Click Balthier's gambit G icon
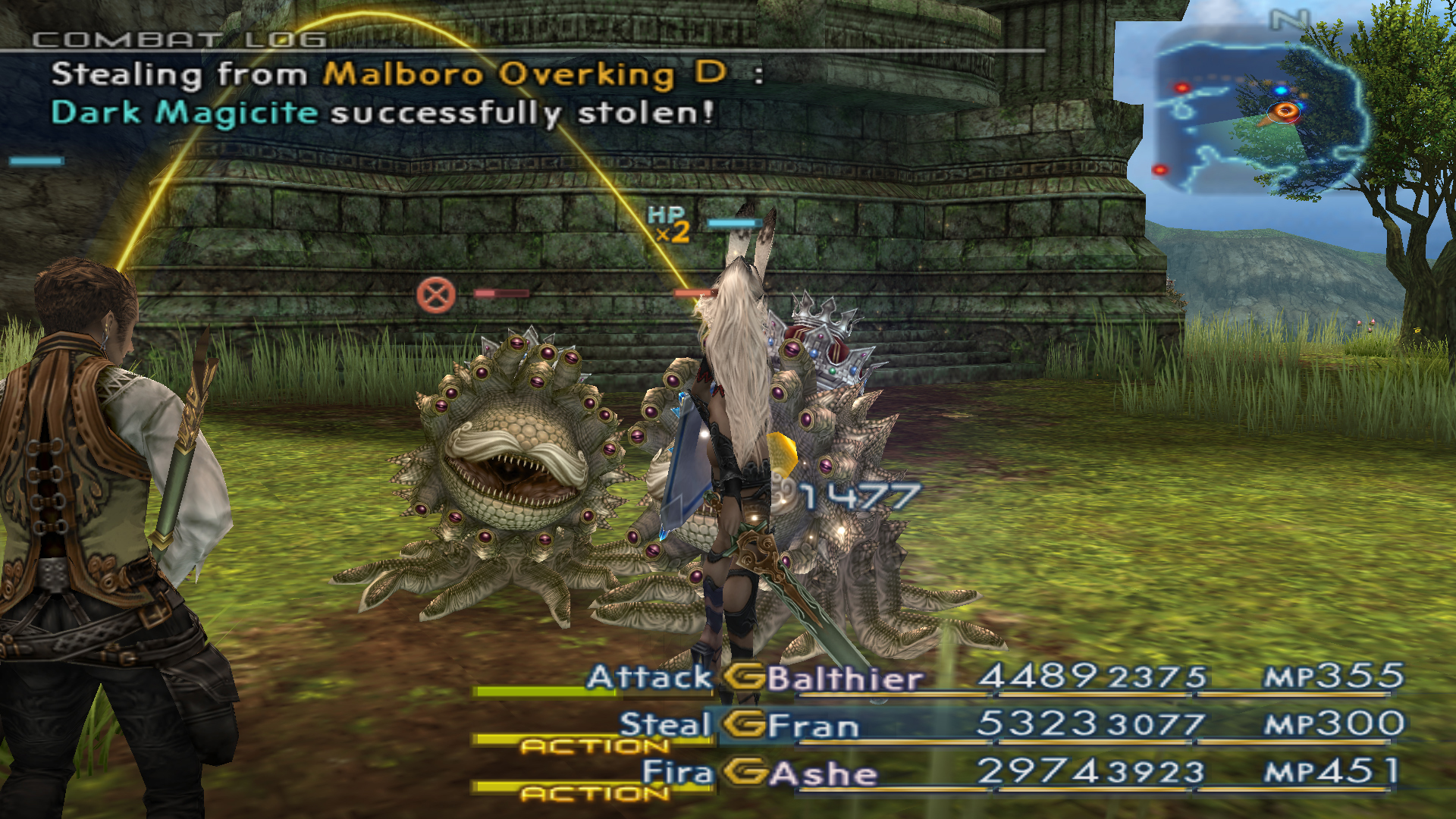The width and height of the screenshot is (1456, 819). [x=744, y=676]
